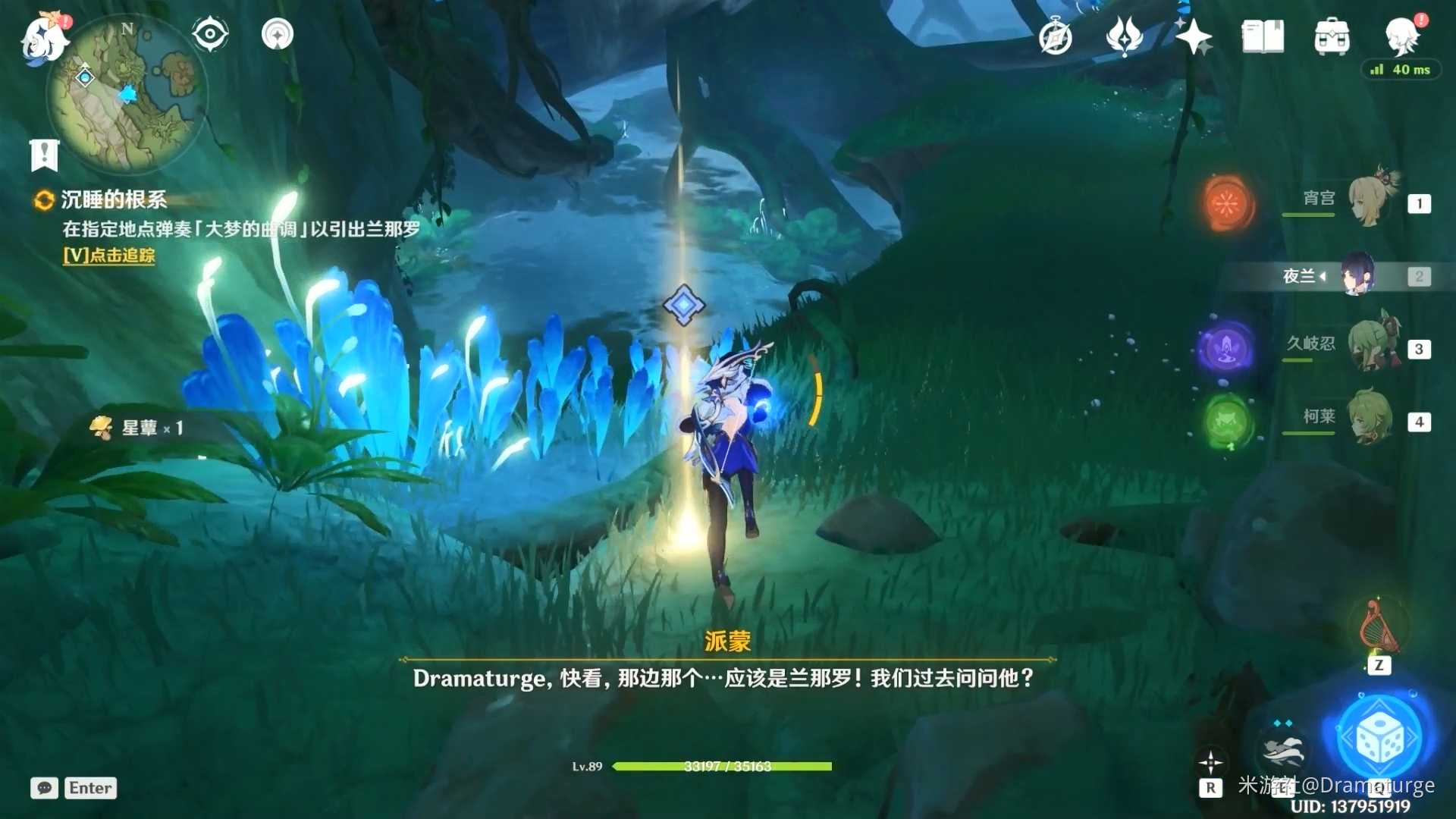Open the event scroll notice icon
The width and height of the screenshot is (1456, 819).
tap(45, 154)
